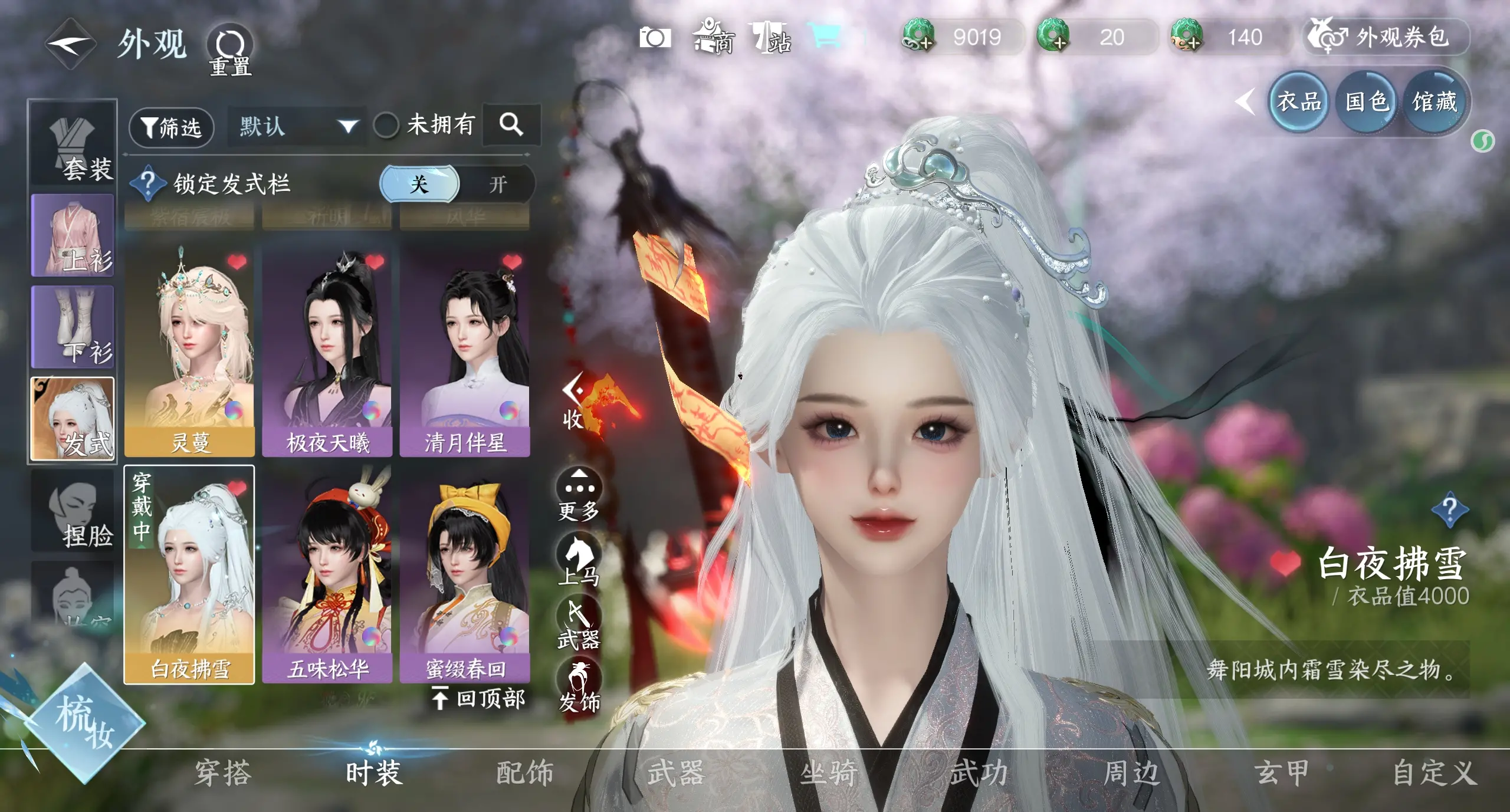Image resolution: width=1510 pixels, height=812 pixels.
Task: Go back using the arrow beside 外观
Action: click(x=71, y=44)
